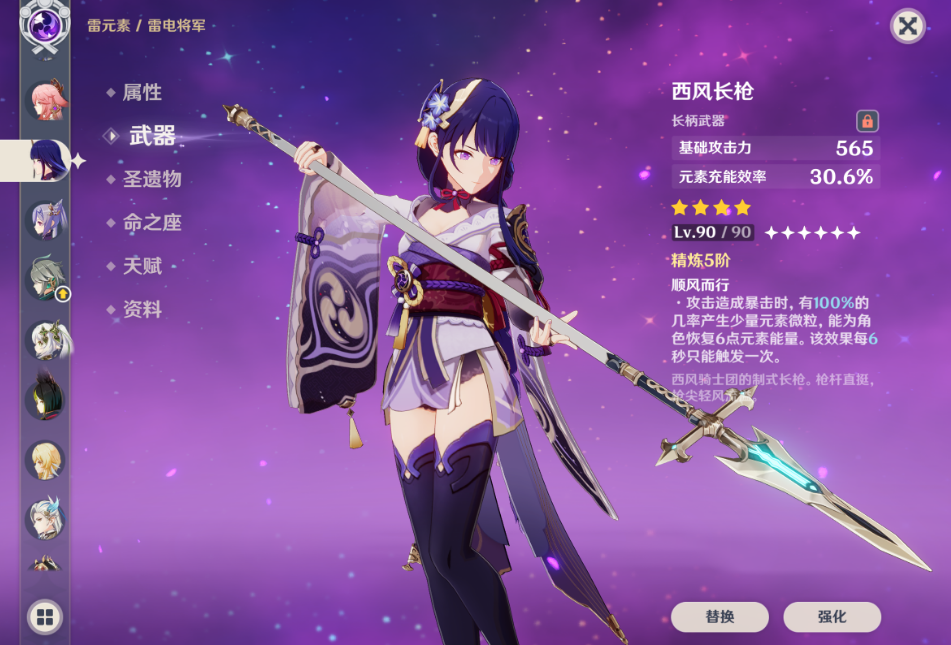951x645 pixels.
Task: Select the Raiden Shogun portrait in sidebar
Action: pyautogui.click(x=45, y=160)
